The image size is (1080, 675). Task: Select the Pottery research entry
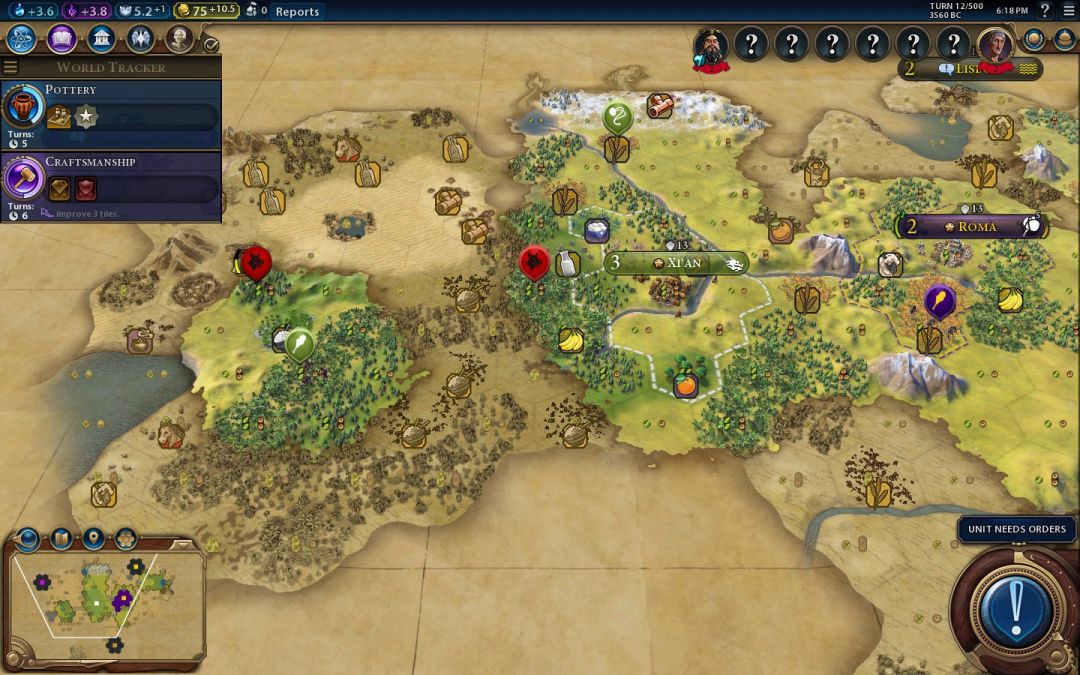click(x=110, y=108)
